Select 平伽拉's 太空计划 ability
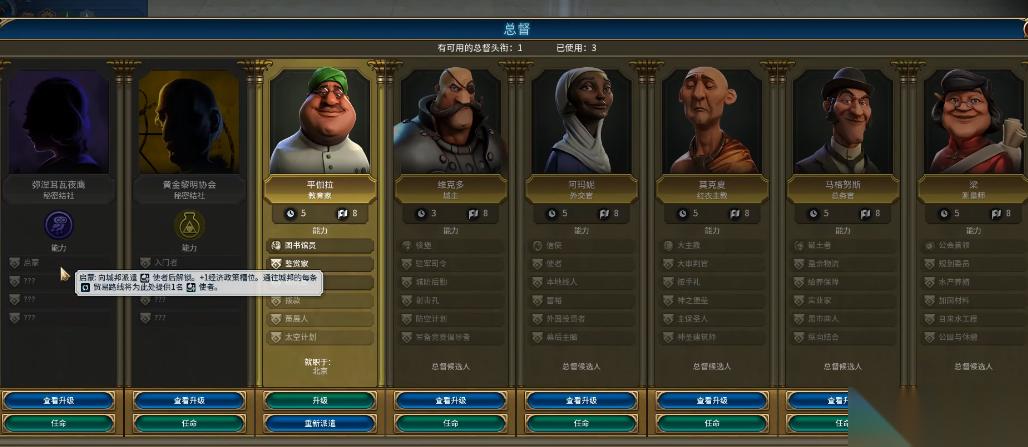Screen dimensions: 1028x447 point(320,337)
